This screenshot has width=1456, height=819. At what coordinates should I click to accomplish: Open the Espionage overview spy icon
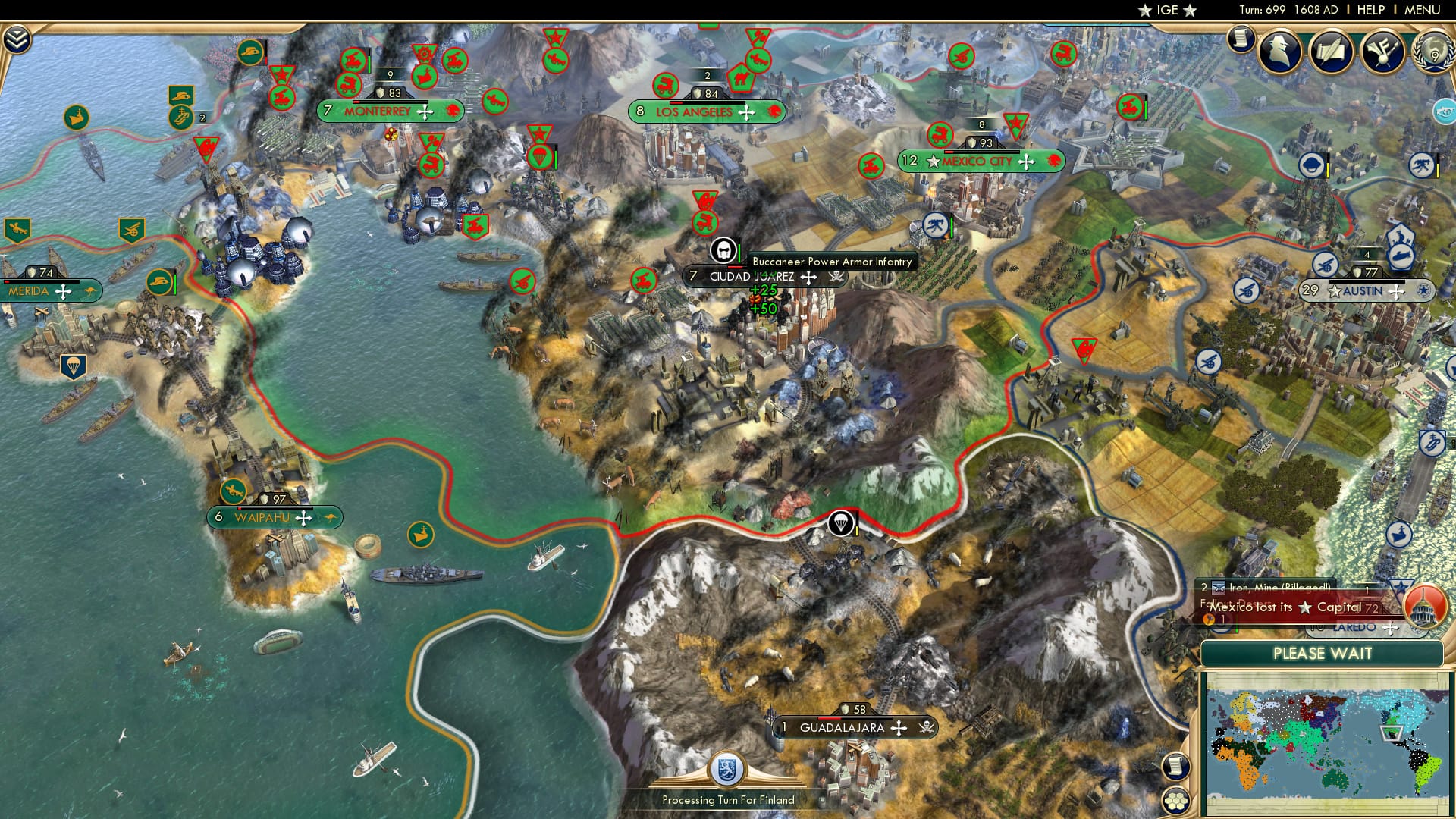click(1279, 51)
